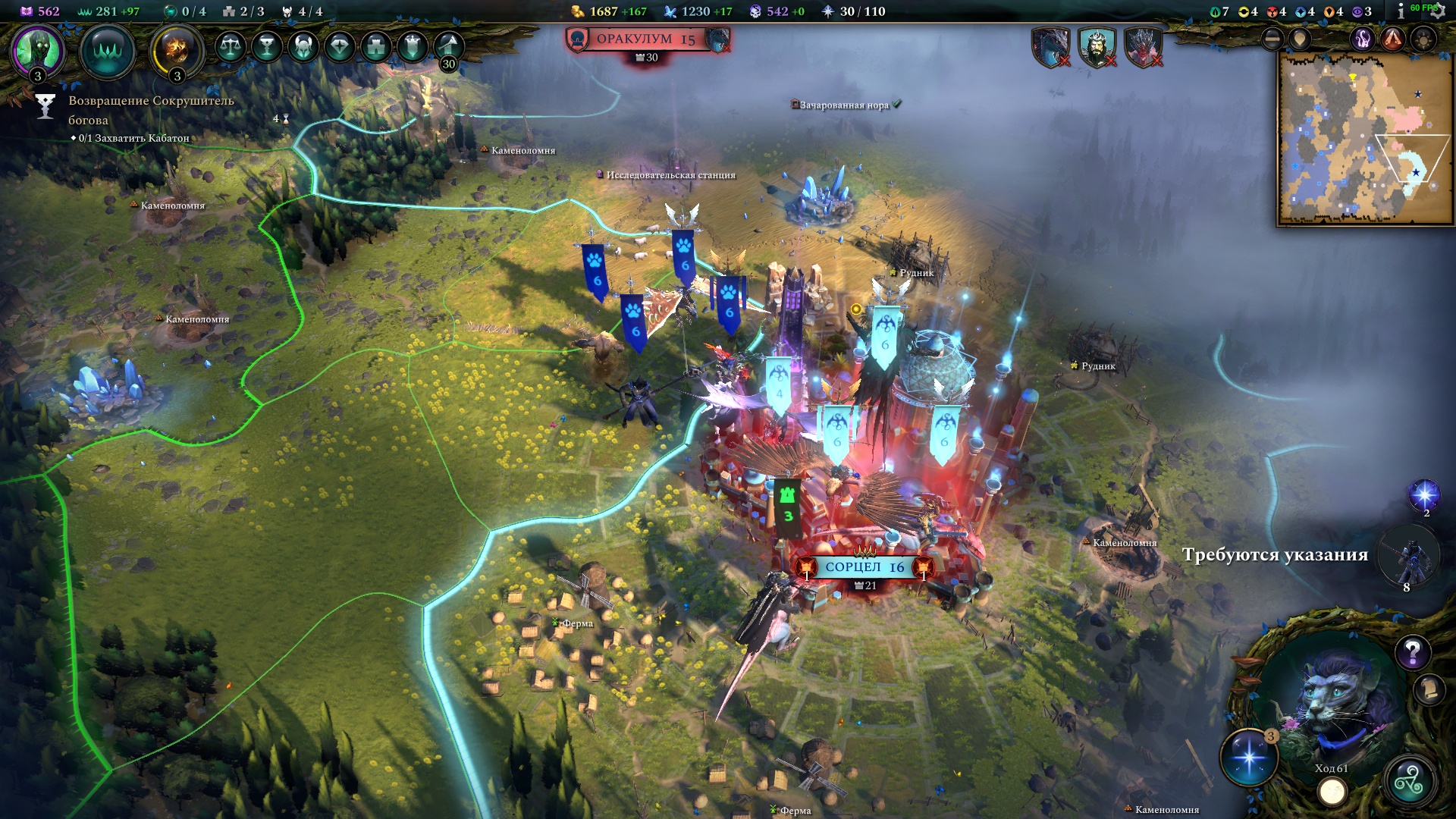Open the blue star spell notification
The height and width of the screenshot is (819, 1456).
point(1423,495)
